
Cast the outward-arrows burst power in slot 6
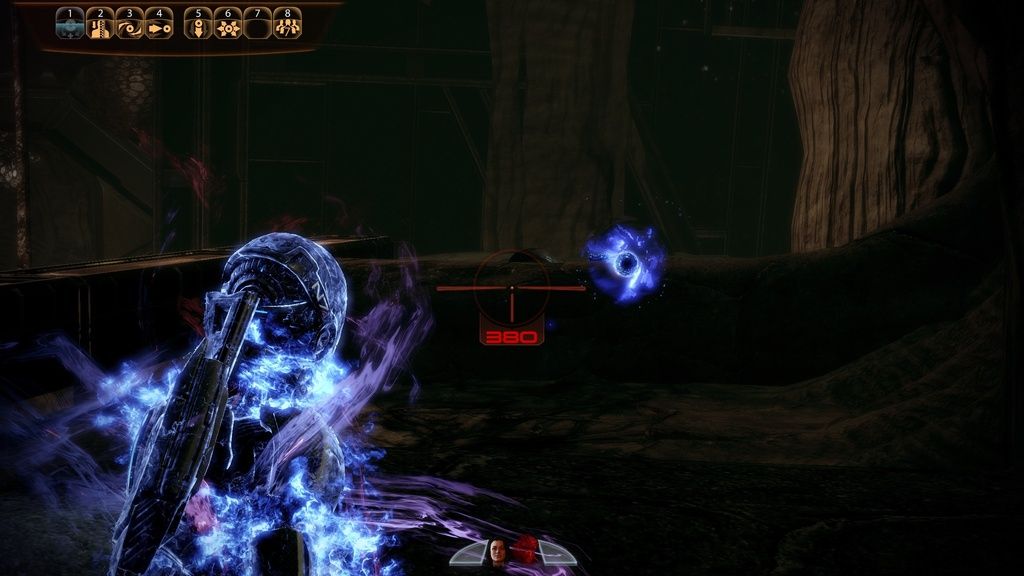(x=228, y=25)
